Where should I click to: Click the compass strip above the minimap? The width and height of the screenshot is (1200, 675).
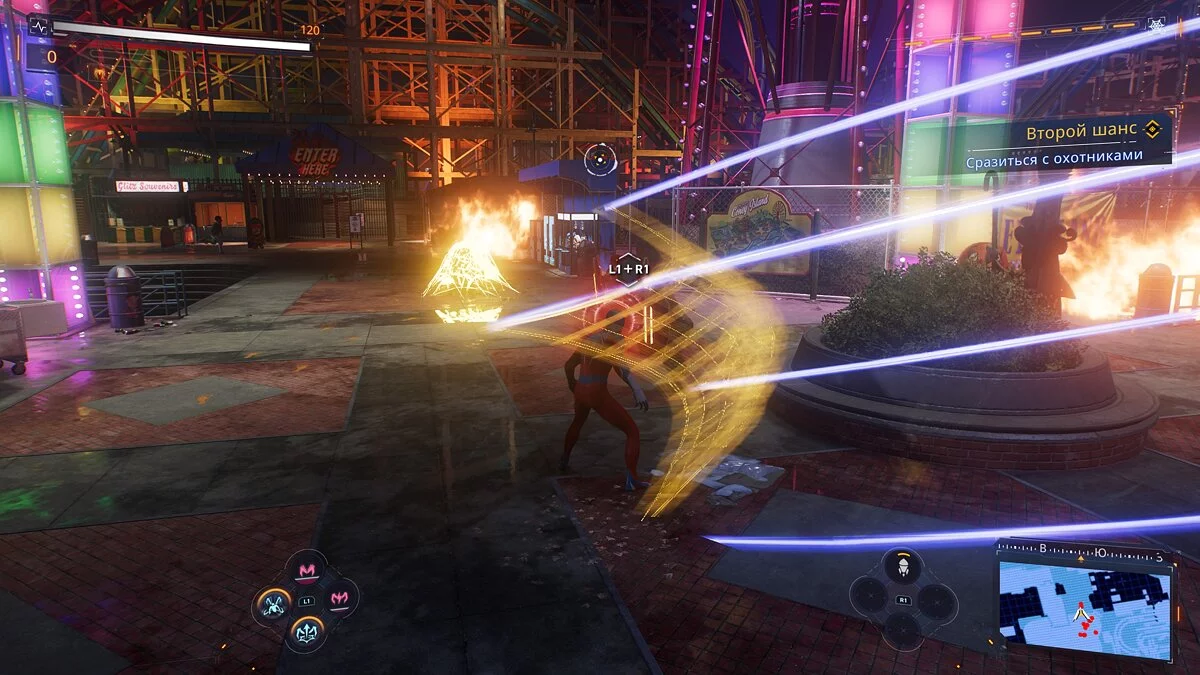[x=1085, y=549]
